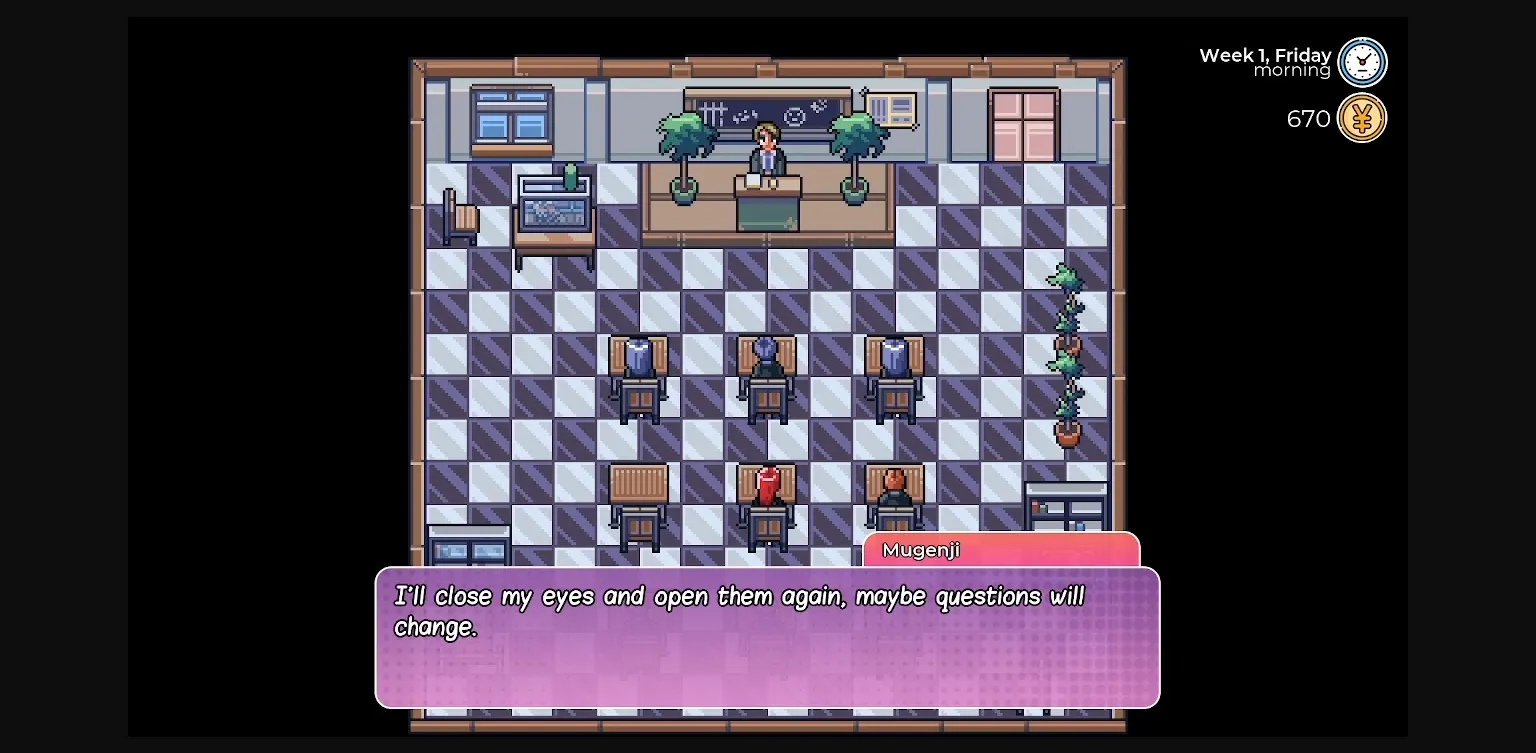This screenshot has height=753, width=1536.
Task: Click the blue-haired student in the middle row
Action: [x=766, y=355]
